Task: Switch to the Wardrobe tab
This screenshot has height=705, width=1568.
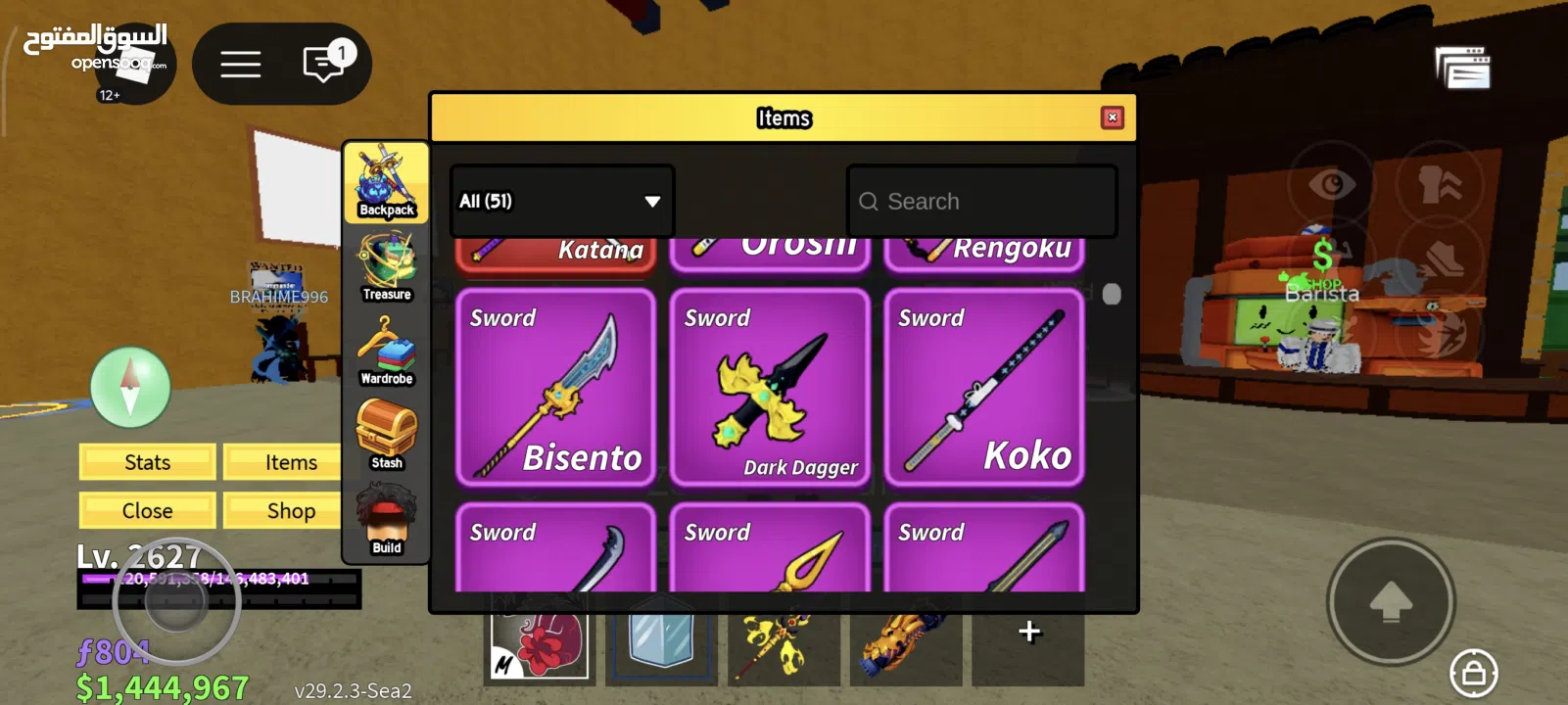Action: pos(387,351)
